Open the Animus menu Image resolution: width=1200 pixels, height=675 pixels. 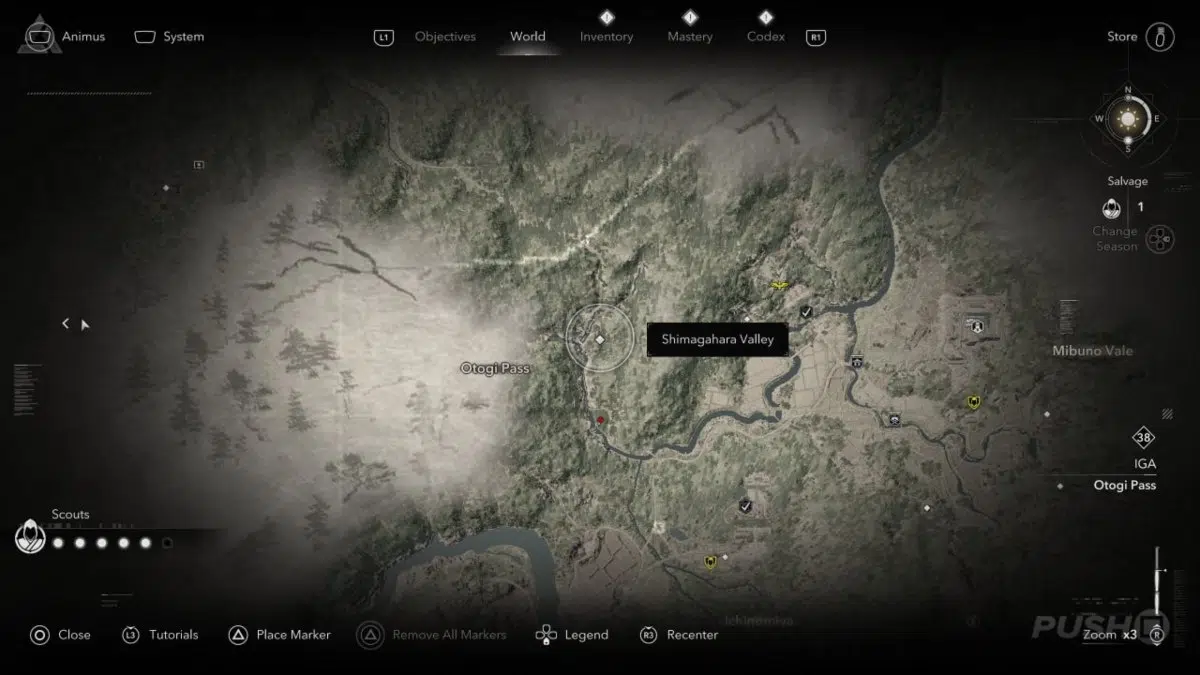click(x=62, y=37)
